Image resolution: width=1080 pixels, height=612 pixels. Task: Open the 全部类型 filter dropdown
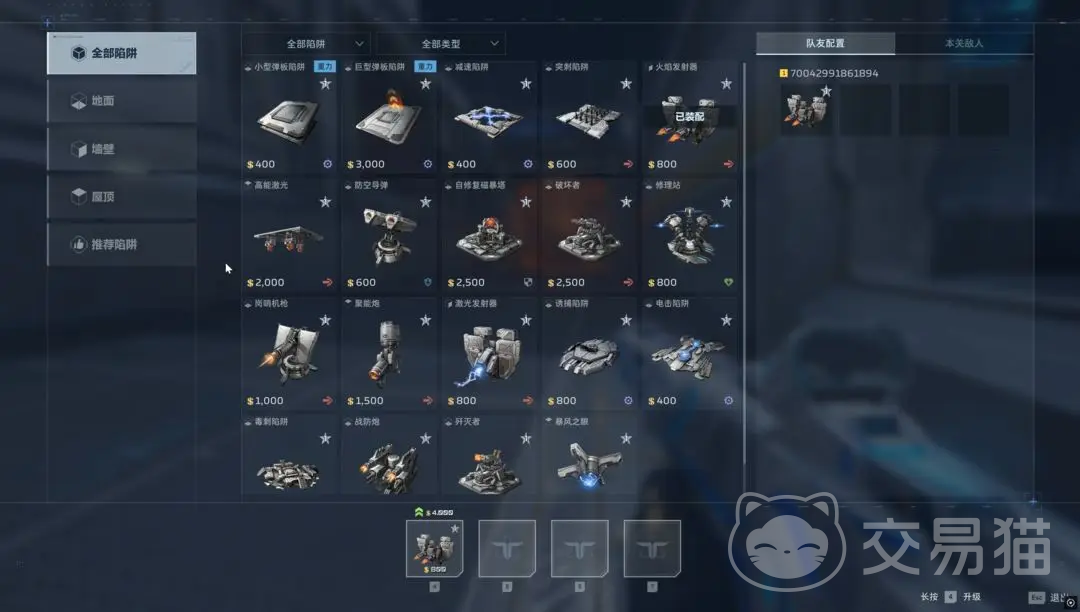440,44
